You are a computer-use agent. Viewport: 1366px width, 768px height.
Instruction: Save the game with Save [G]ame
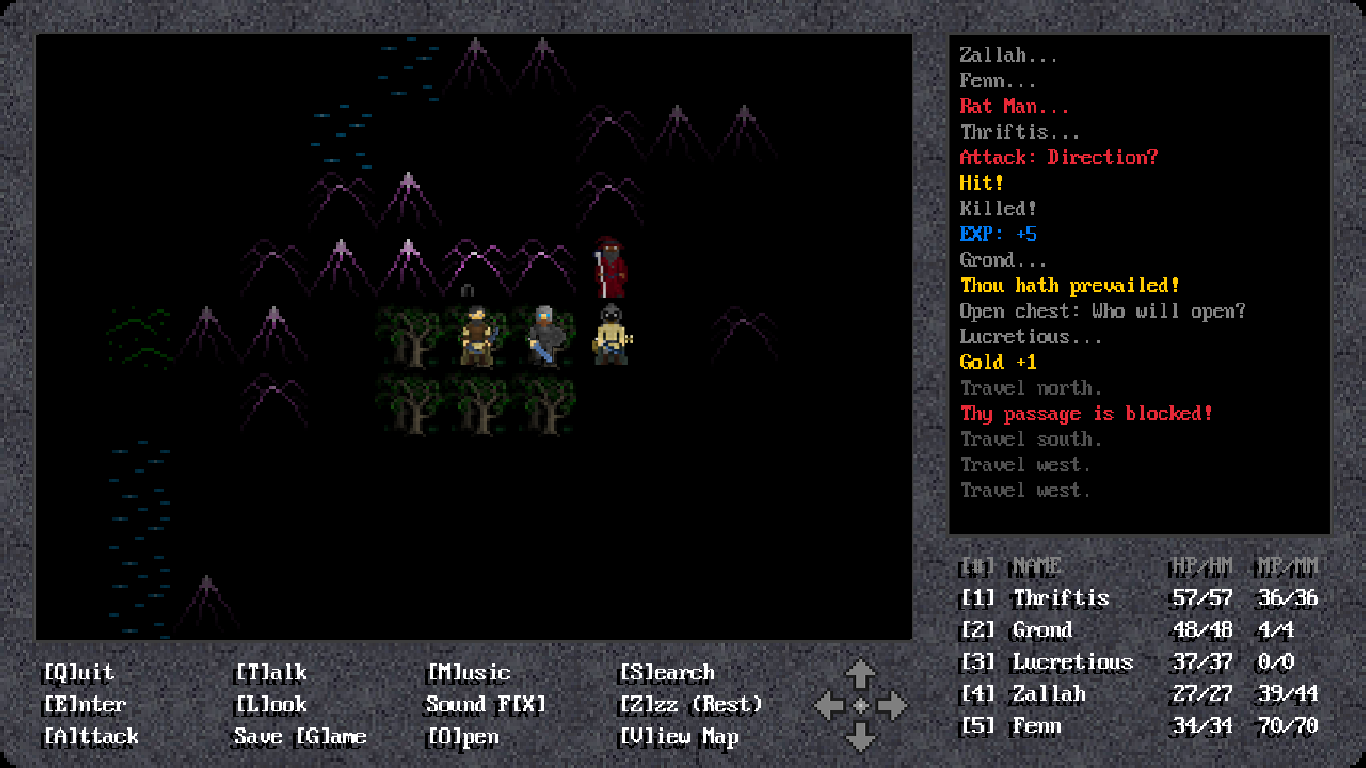coord(302,737)
